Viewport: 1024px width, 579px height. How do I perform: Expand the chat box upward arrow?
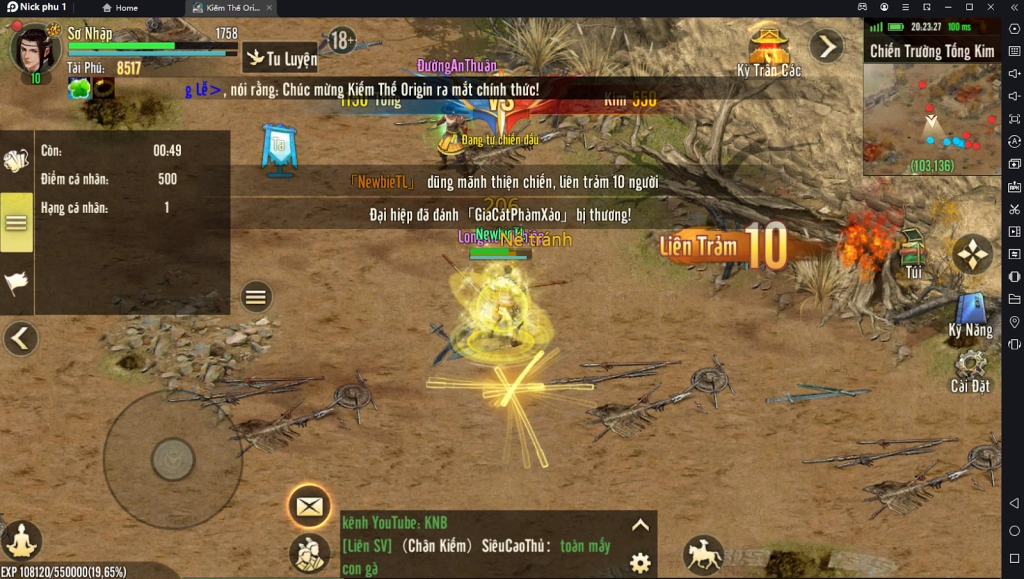(x=640, y=525)
